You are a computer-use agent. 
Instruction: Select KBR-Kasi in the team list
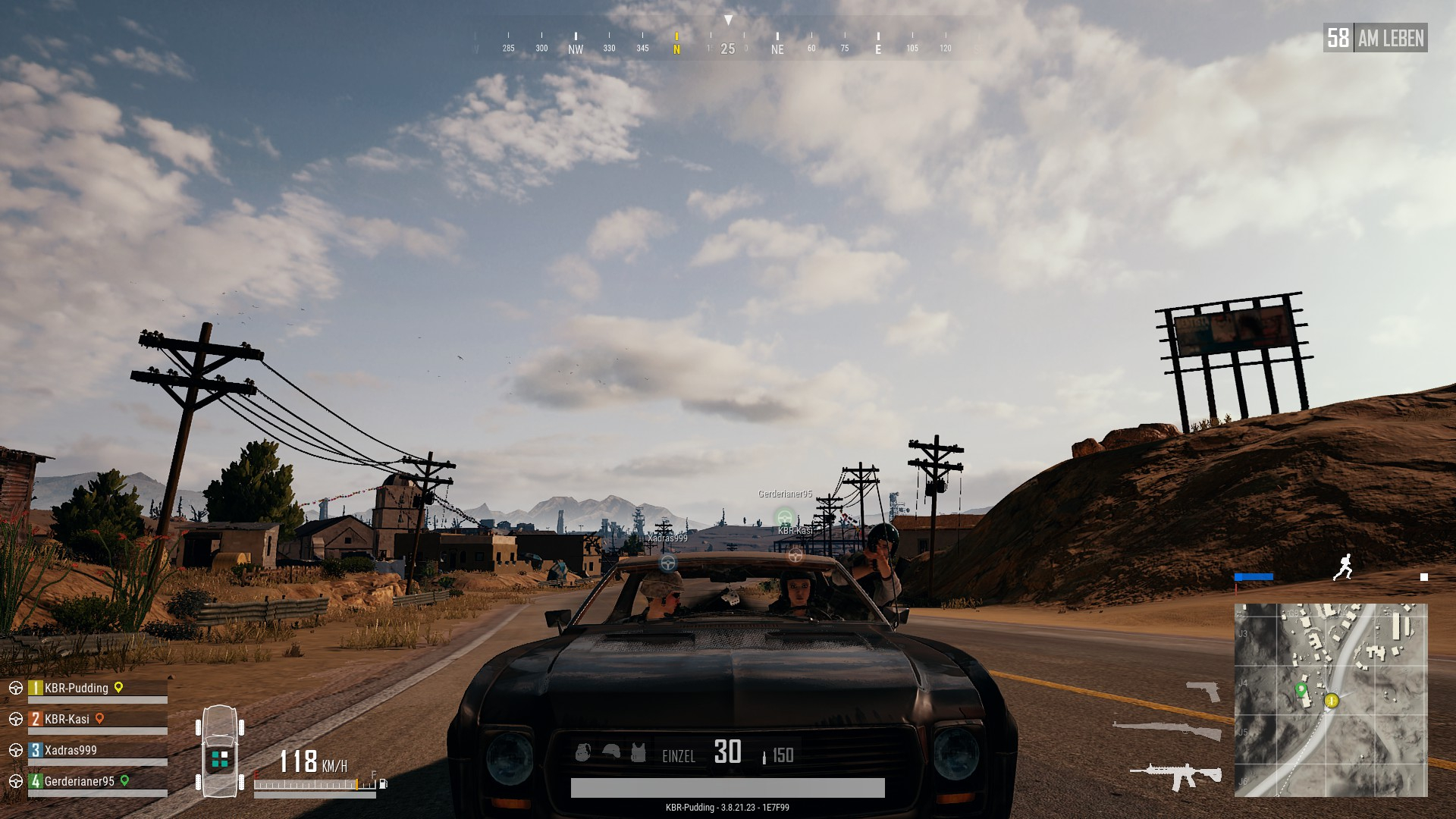(x=67, y=720)
